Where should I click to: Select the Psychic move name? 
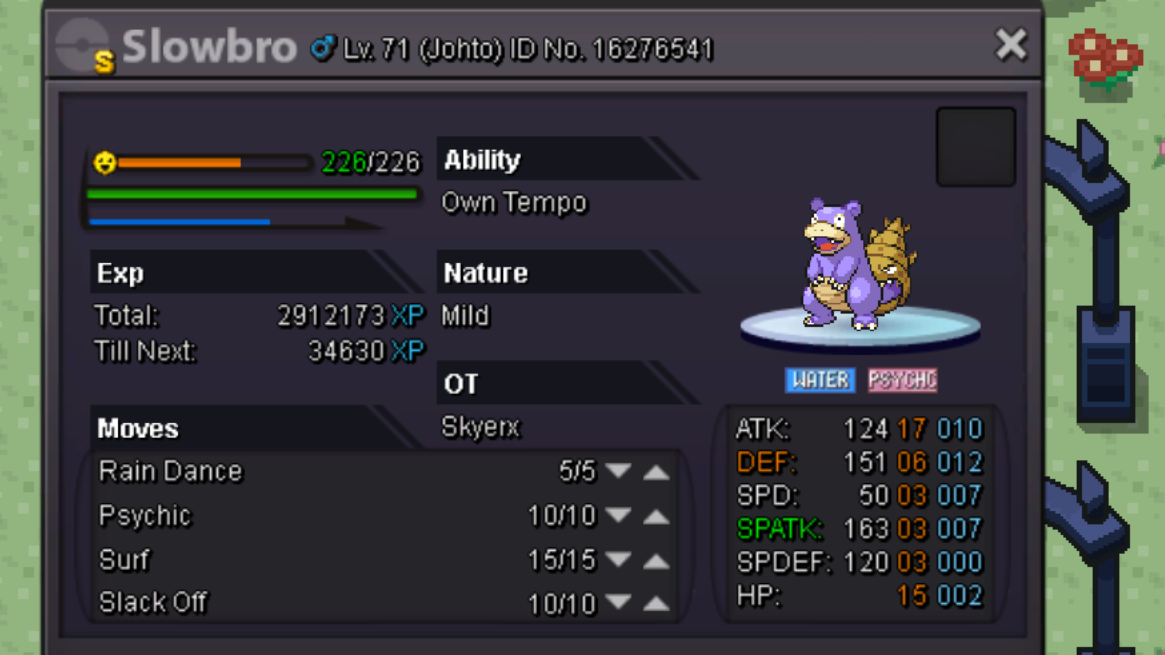145,516
